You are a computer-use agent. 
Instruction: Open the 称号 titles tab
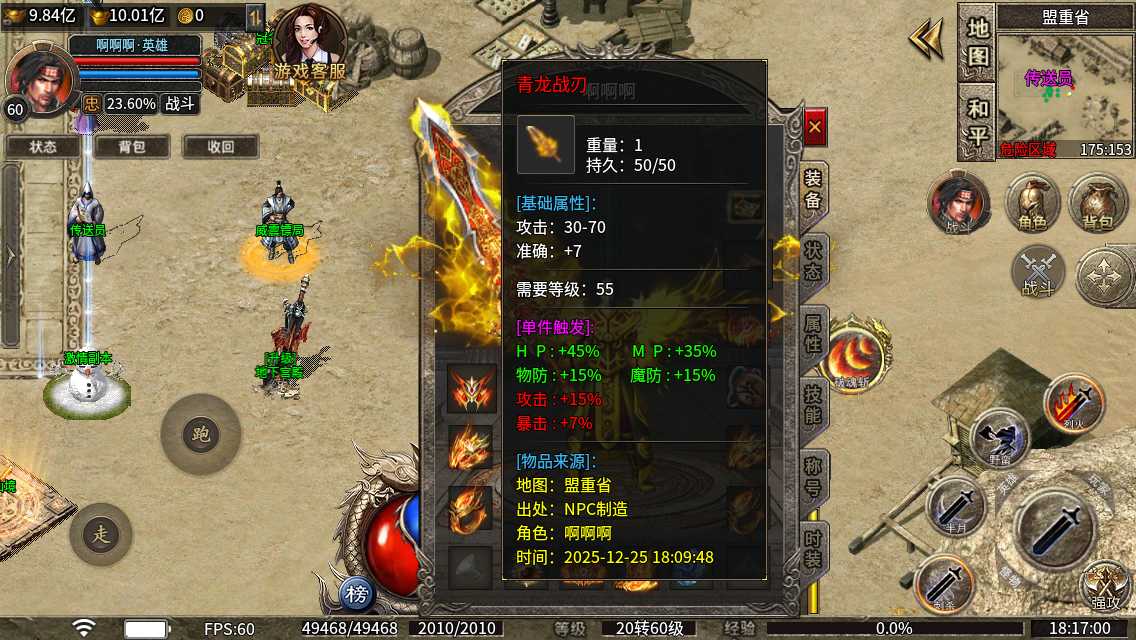813,475
